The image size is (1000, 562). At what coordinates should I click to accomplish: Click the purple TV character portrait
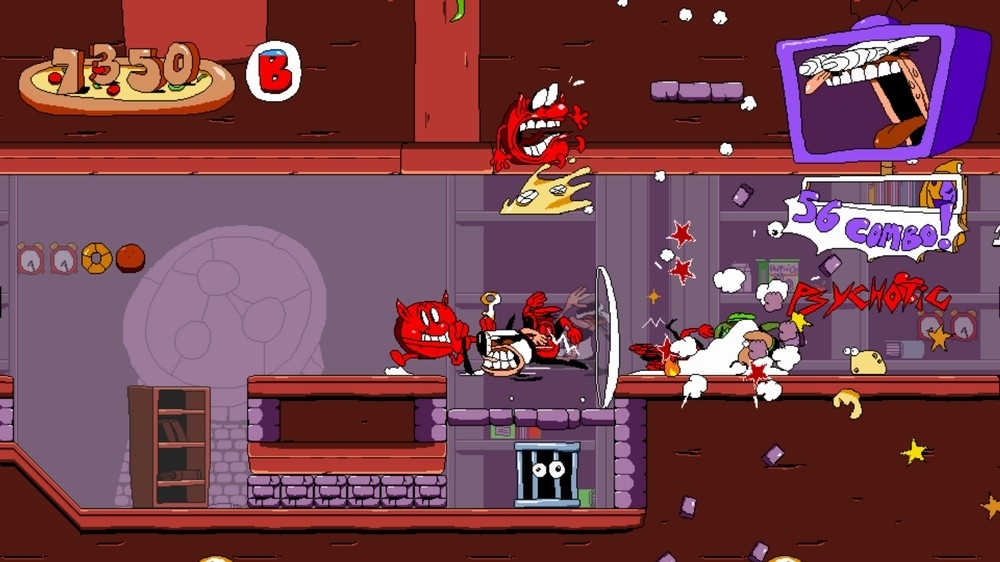coord(880,90)
